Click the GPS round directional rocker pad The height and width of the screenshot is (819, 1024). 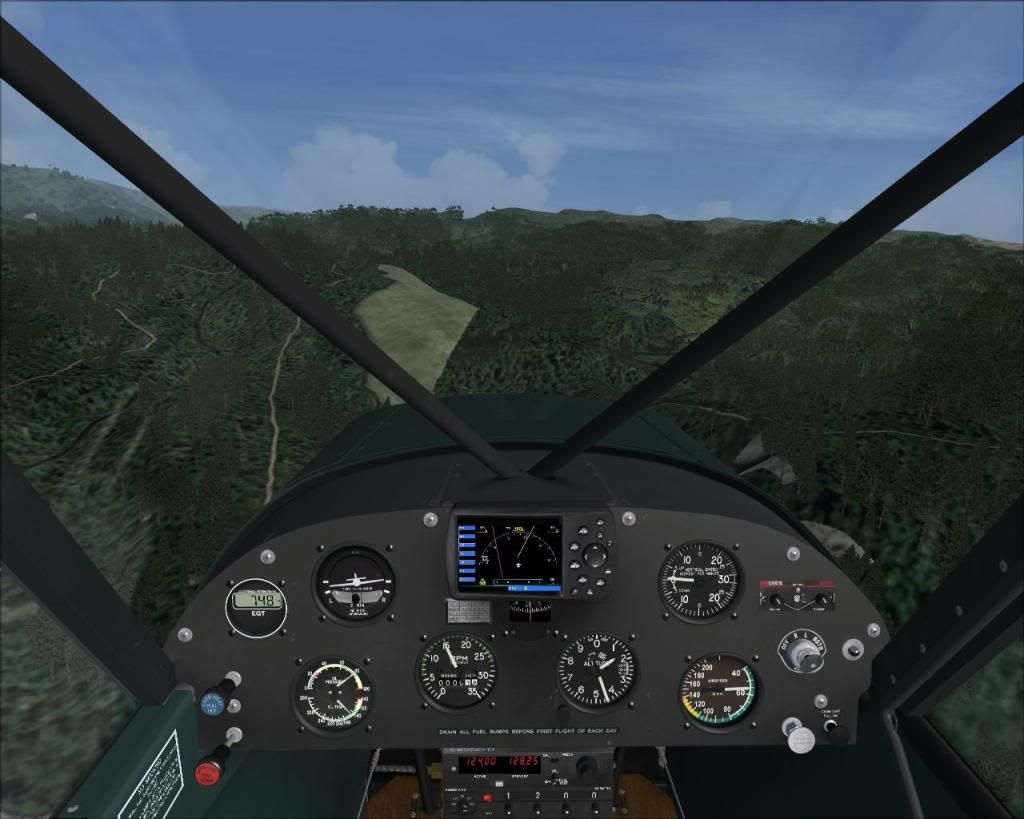pyautogui.click(x=596, y=556)
